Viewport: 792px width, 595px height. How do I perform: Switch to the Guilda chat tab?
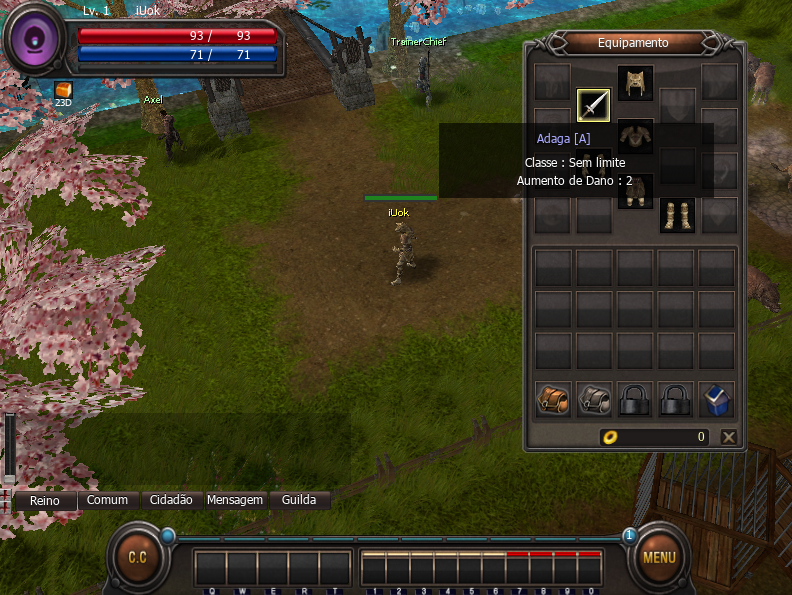click(x=299, y=500)
